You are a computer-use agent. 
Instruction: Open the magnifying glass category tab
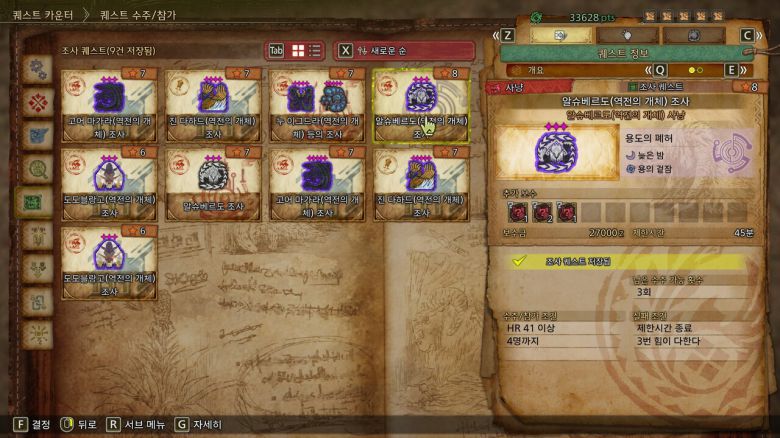[x=39, y=168]
